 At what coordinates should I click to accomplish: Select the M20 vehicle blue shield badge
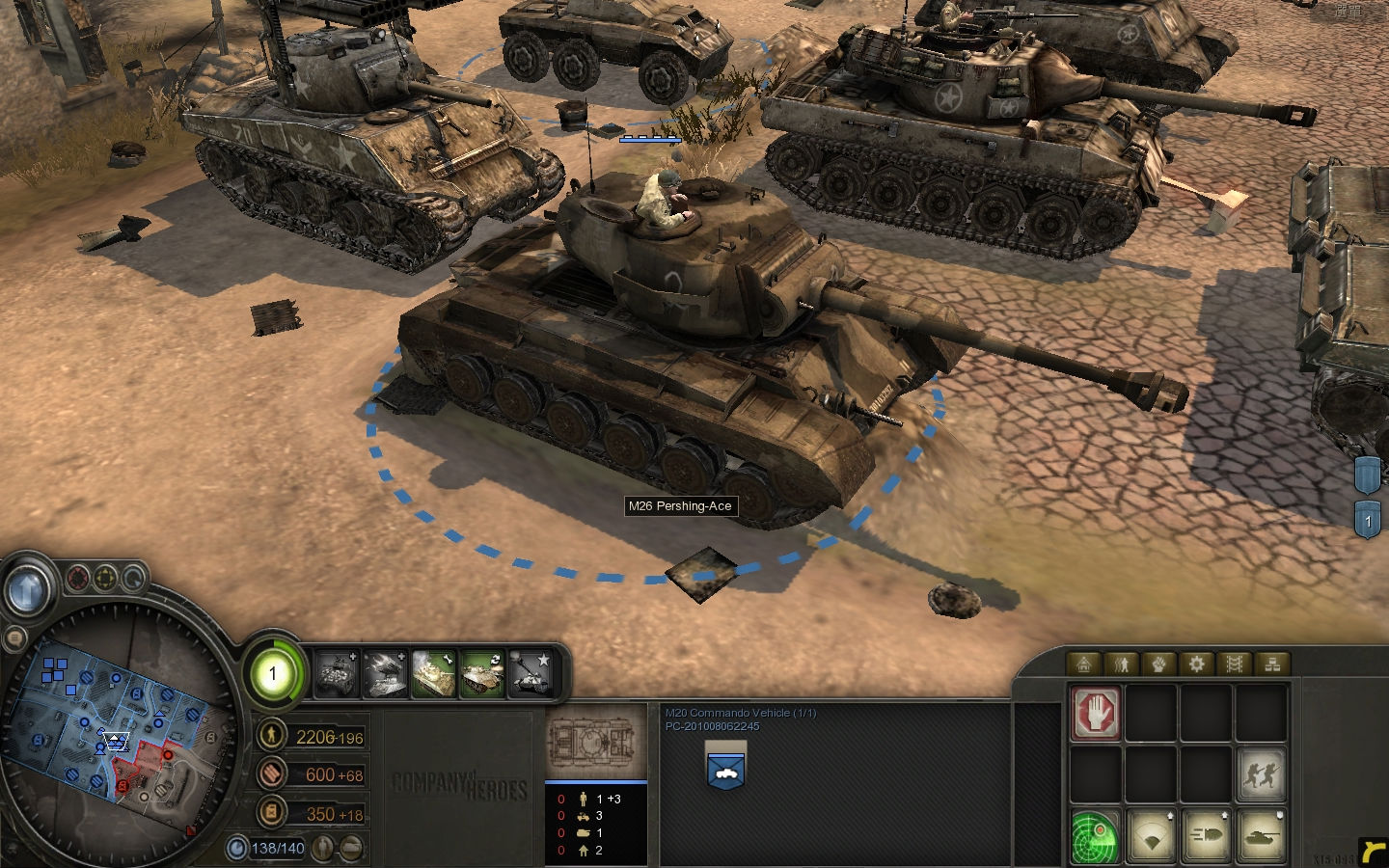click(x=724, y=767)
